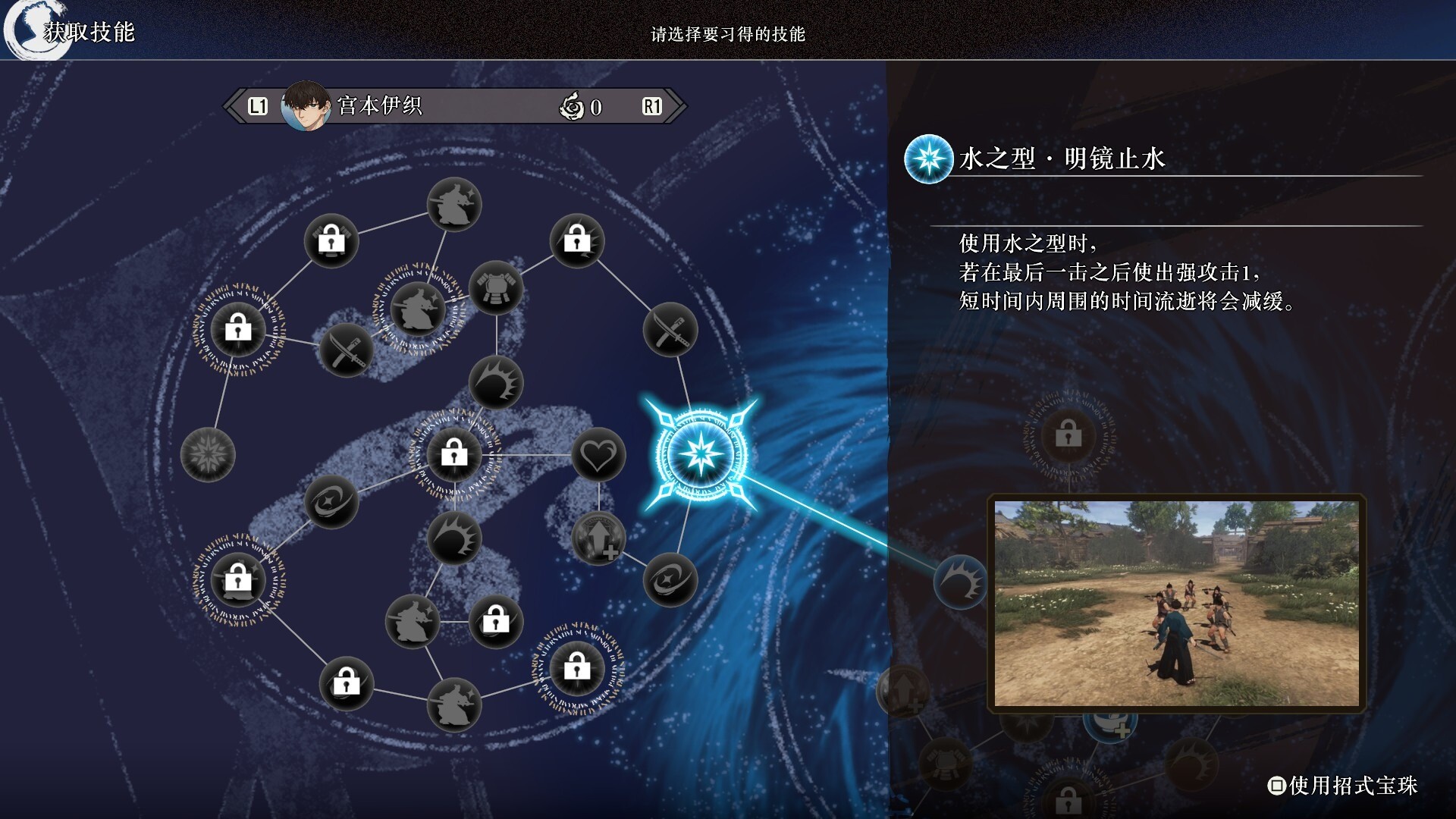Choose the heart-shaped skill node
Image resolution: width=1456 pixels, height=819 pixels.
click(x=598, y=455)
